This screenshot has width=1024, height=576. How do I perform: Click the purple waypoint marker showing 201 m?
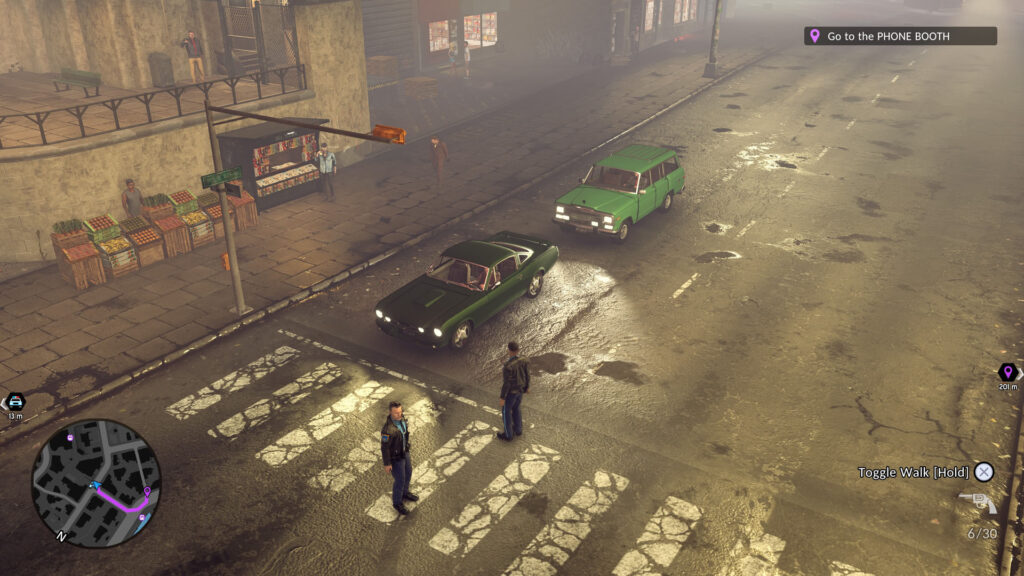[x=1007, y=372]
